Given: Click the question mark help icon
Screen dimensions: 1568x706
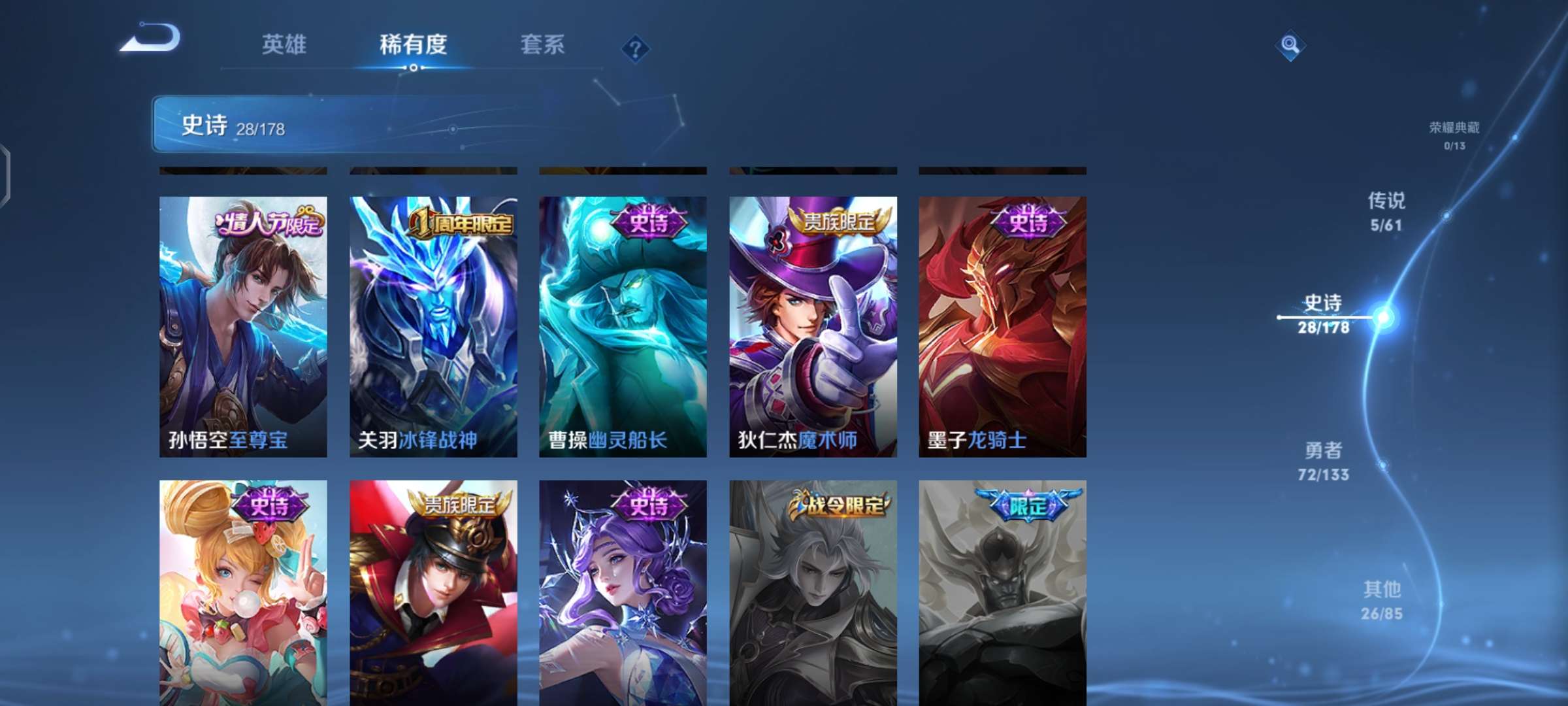Looking at the screenshot, I should coord(636,48).
